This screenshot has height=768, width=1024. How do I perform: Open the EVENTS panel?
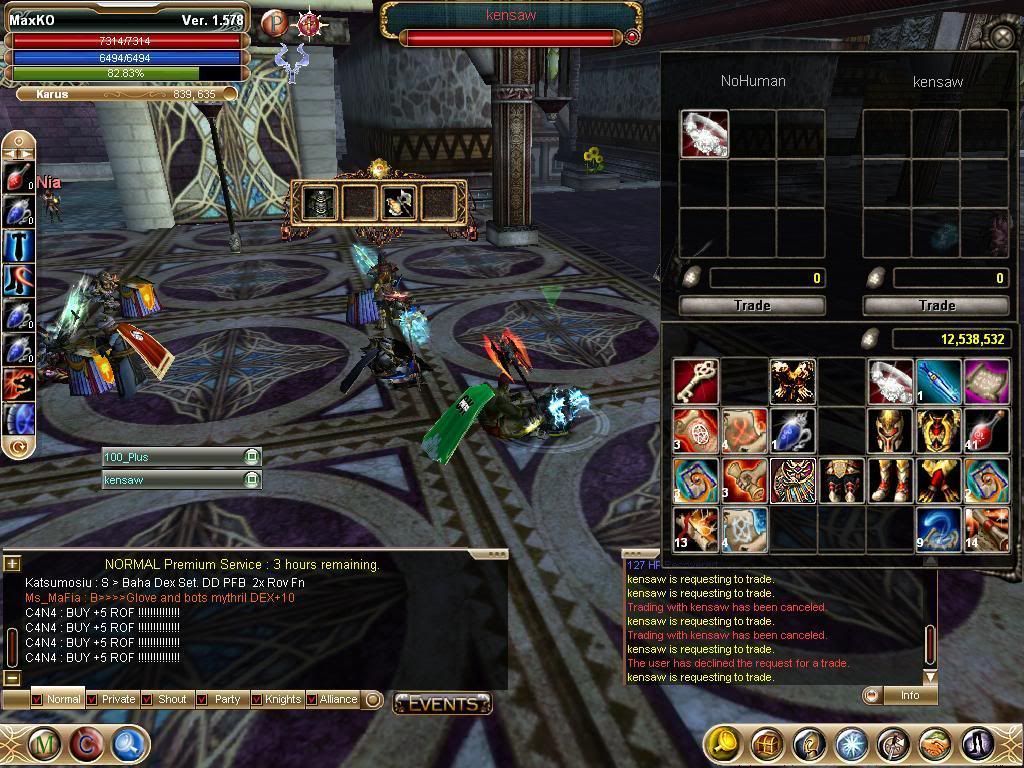[442, 703]
